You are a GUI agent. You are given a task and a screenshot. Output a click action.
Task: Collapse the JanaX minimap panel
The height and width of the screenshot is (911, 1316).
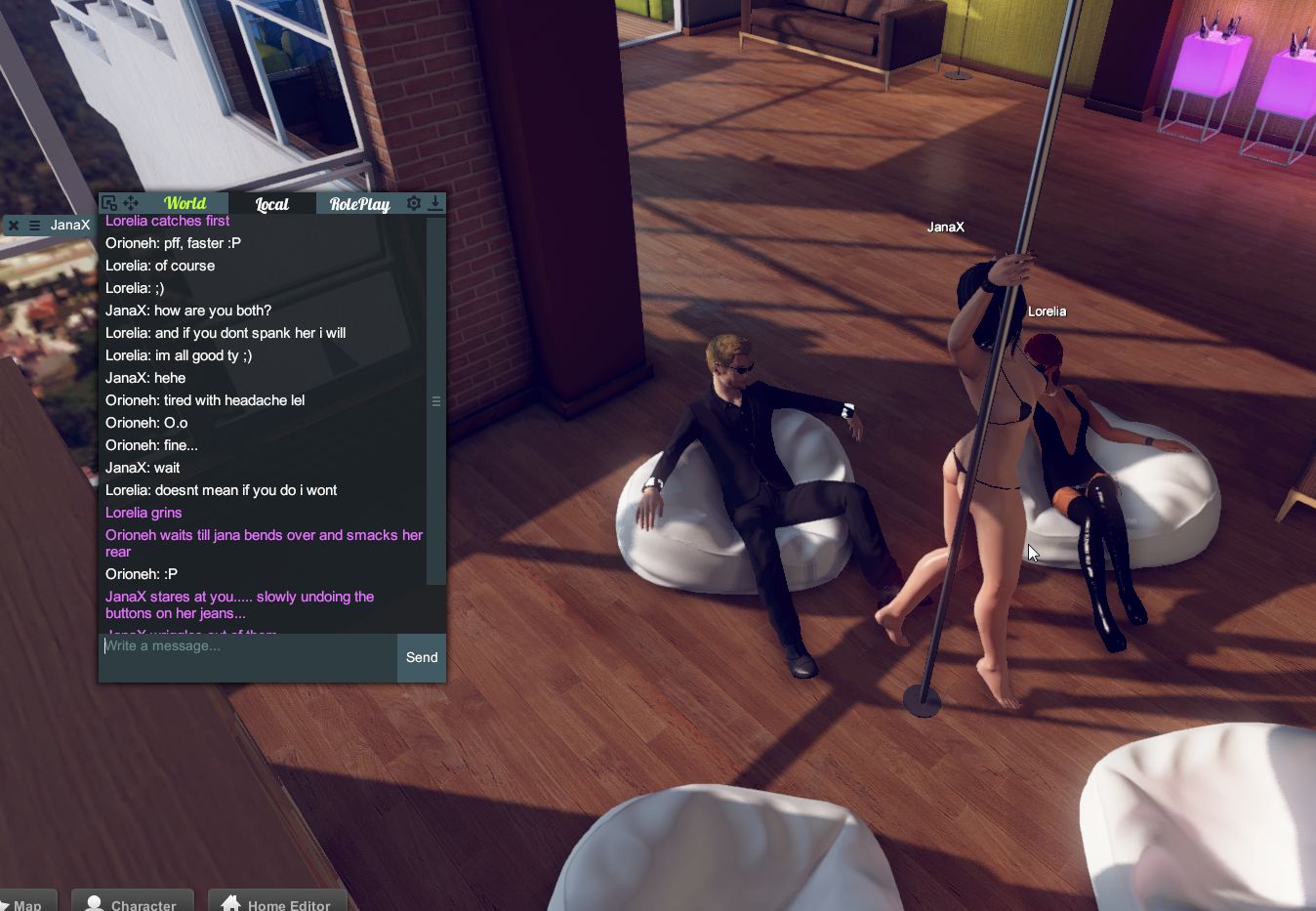(13, 226)
